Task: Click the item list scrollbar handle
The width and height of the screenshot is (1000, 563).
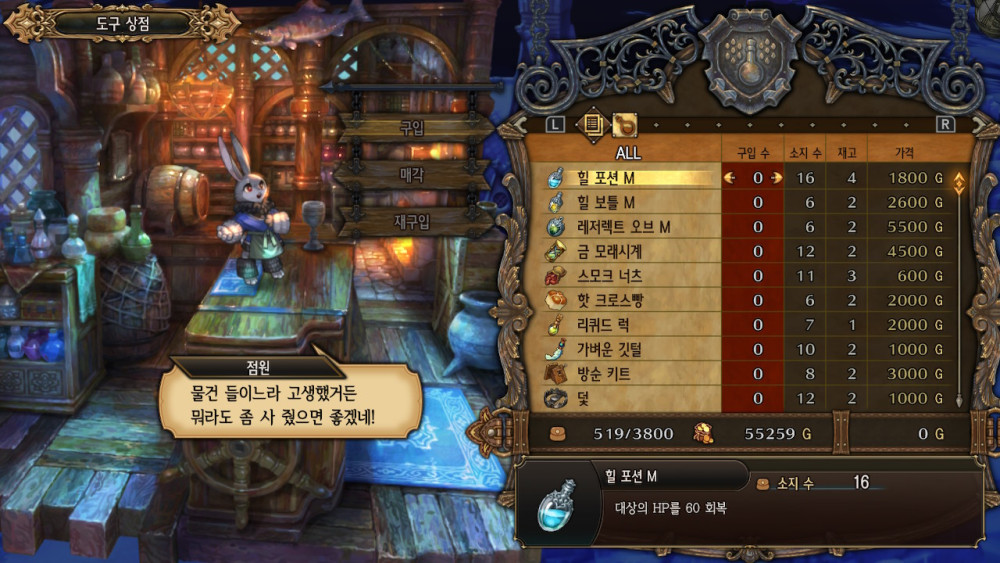Action: (960, 184)
